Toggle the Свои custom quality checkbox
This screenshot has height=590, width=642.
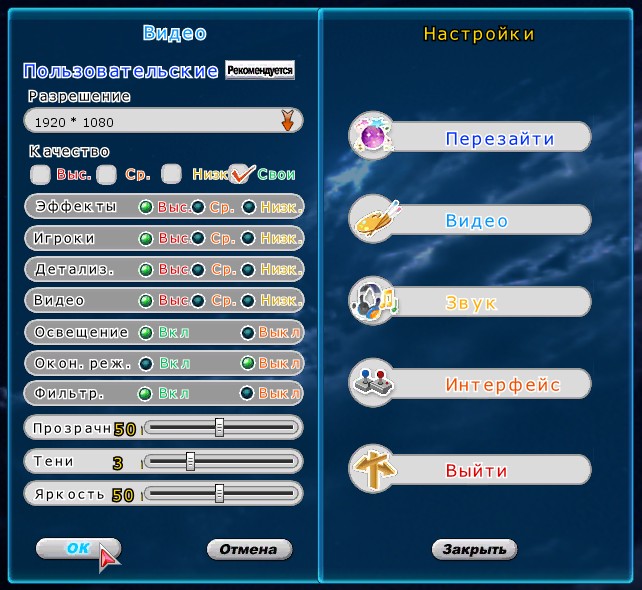pos(240,174)
